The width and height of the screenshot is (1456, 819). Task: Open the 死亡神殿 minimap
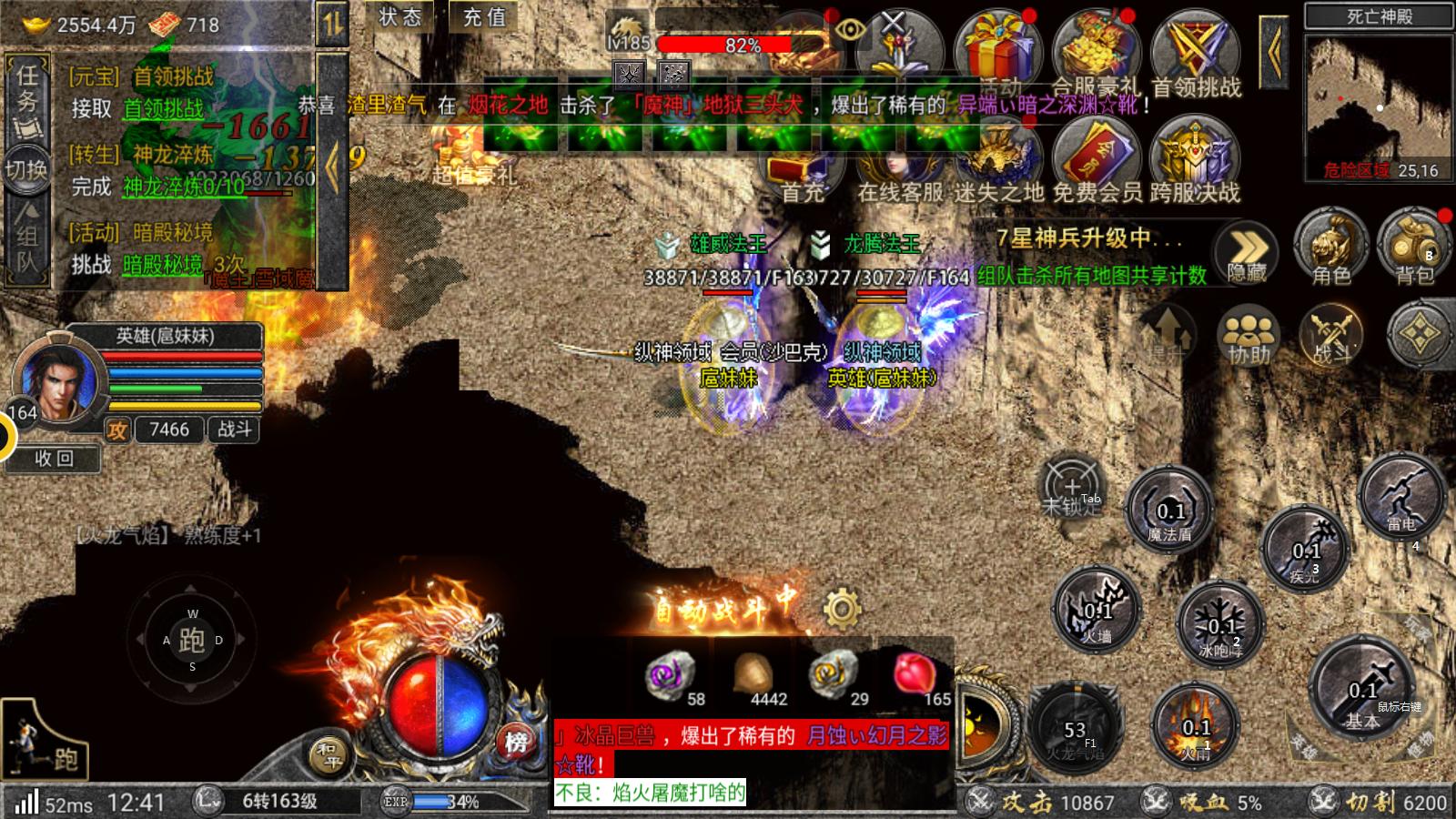point(1379,106)
